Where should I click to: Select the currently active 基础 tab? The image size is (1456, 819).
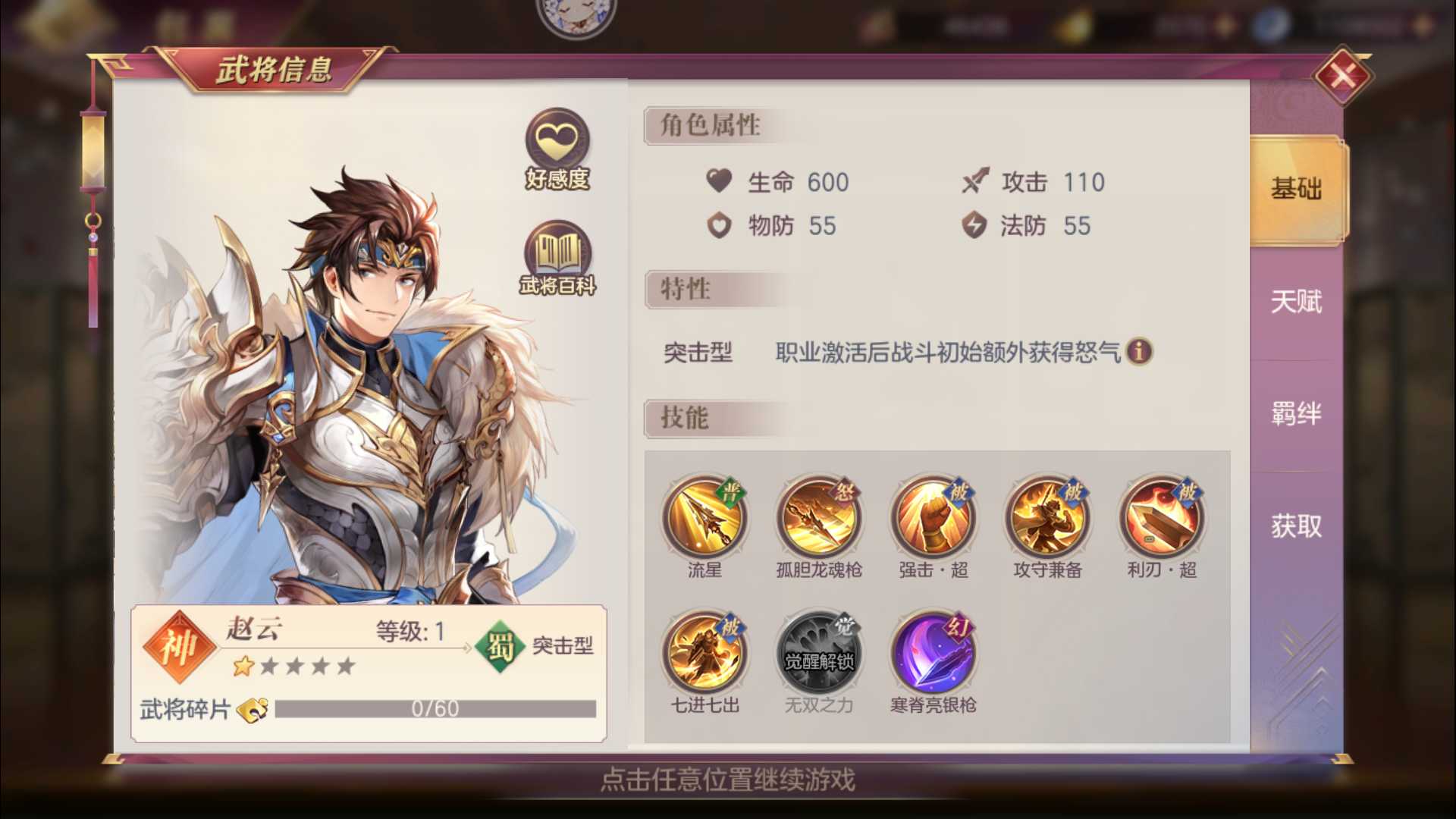[x=1294, y=191]
